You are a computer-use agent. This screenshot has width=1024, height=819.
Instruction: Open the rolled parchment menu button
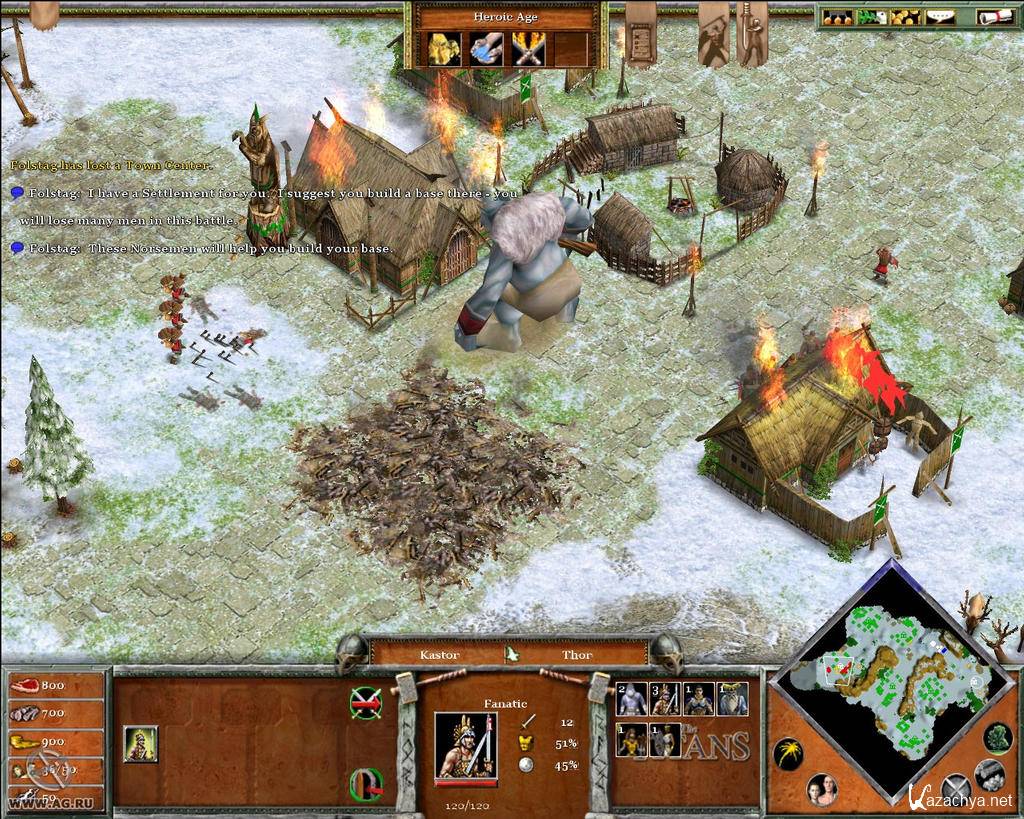point(995,17)
